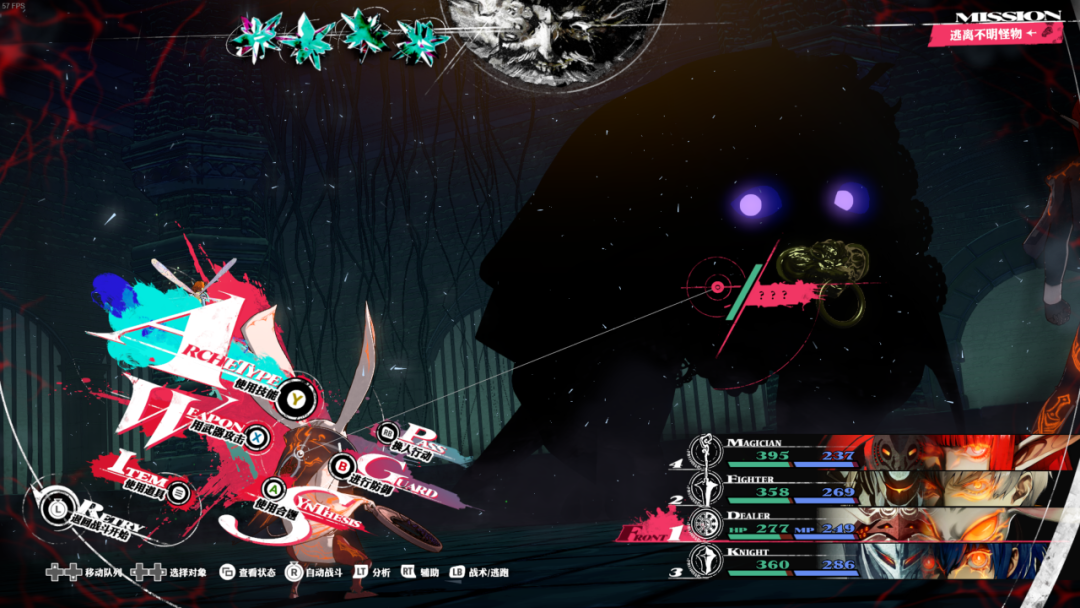Click the Dealer front party row

click(790, 525)
